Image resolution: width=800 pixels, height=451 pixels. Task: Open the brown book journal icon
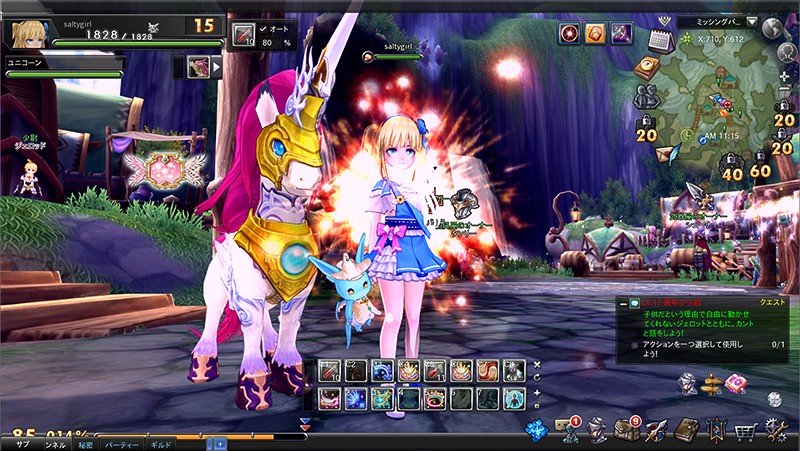tap(686, 431)
